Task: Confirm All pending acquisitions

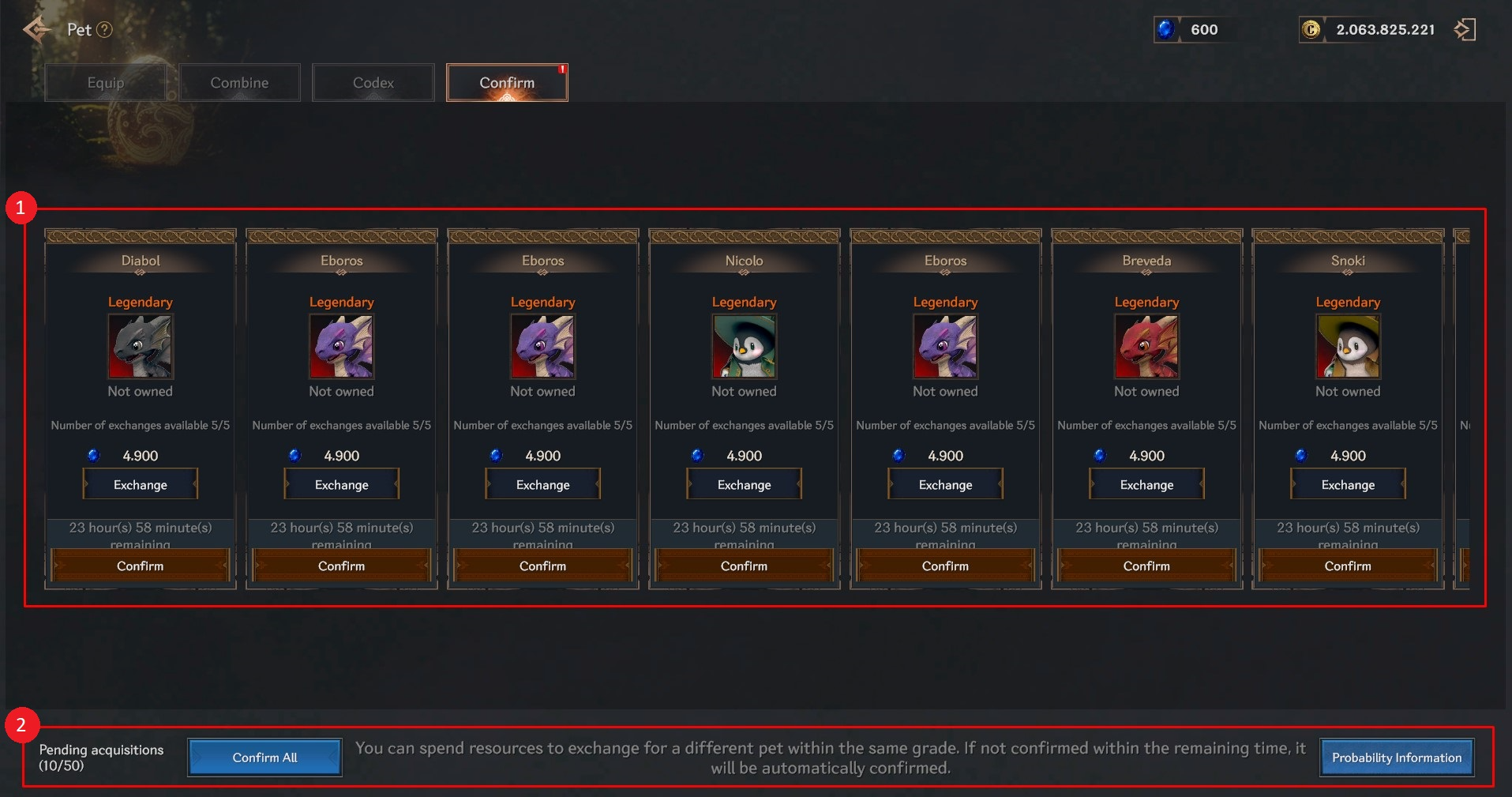Action: 265,758
